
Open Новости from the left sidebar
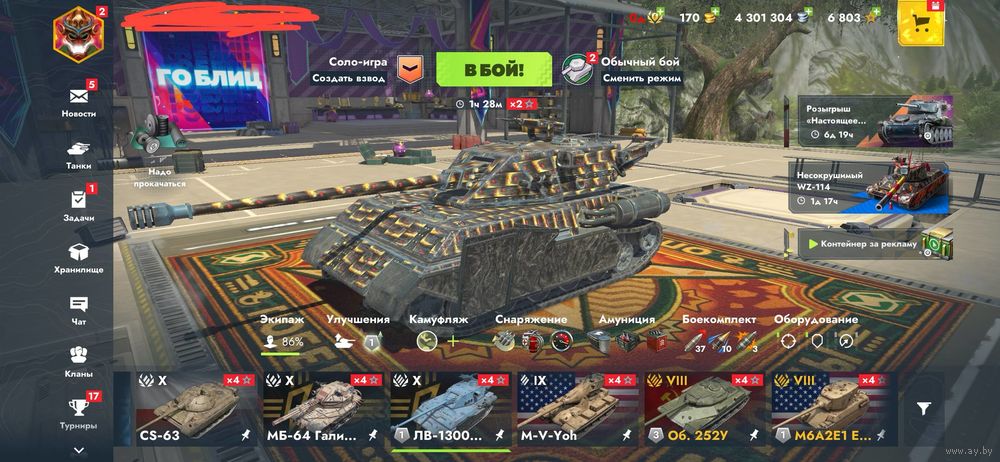[79, 100]
